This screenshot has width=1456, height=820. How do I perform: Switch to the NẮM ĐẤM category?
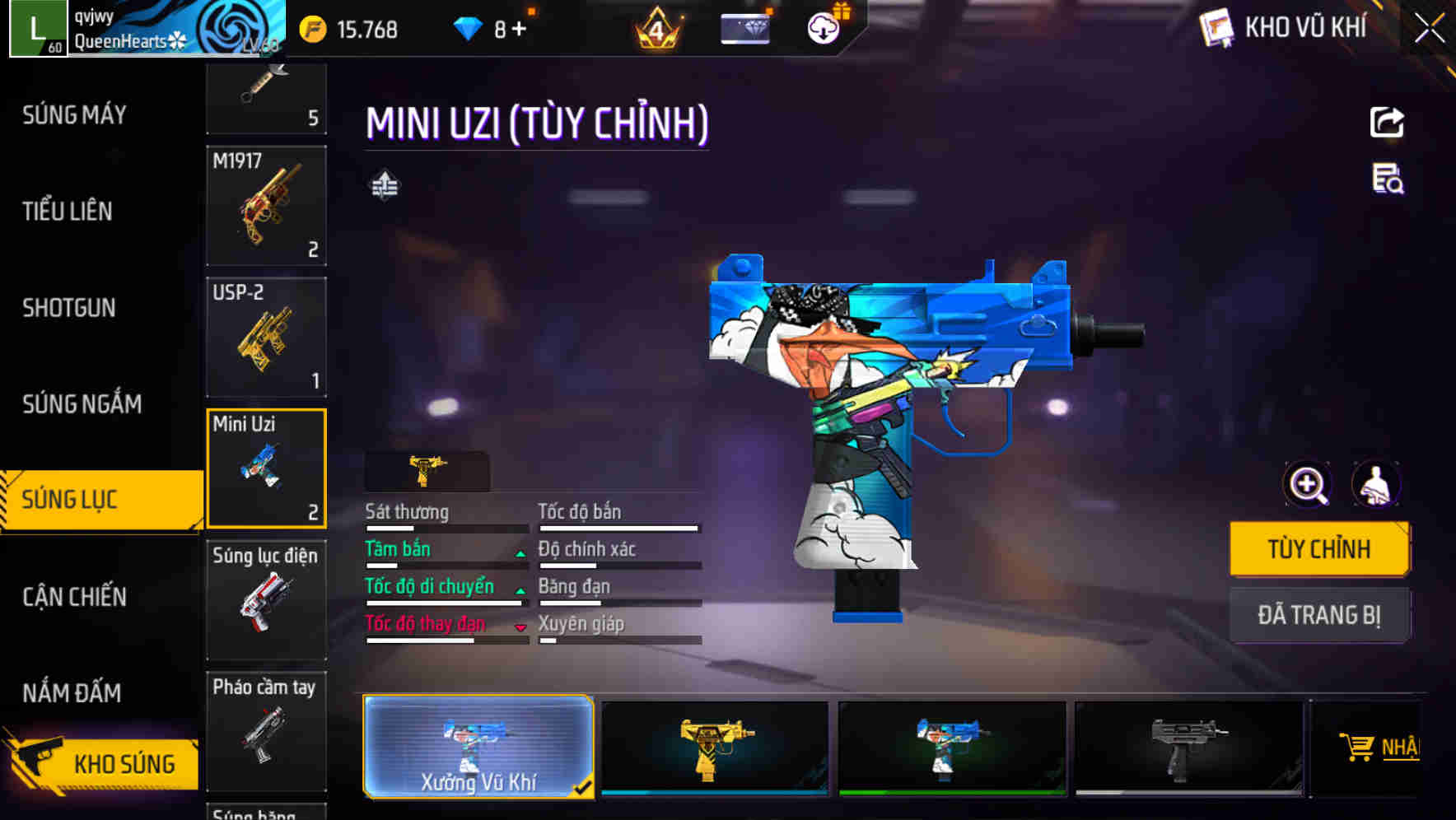tap(72, 693)
